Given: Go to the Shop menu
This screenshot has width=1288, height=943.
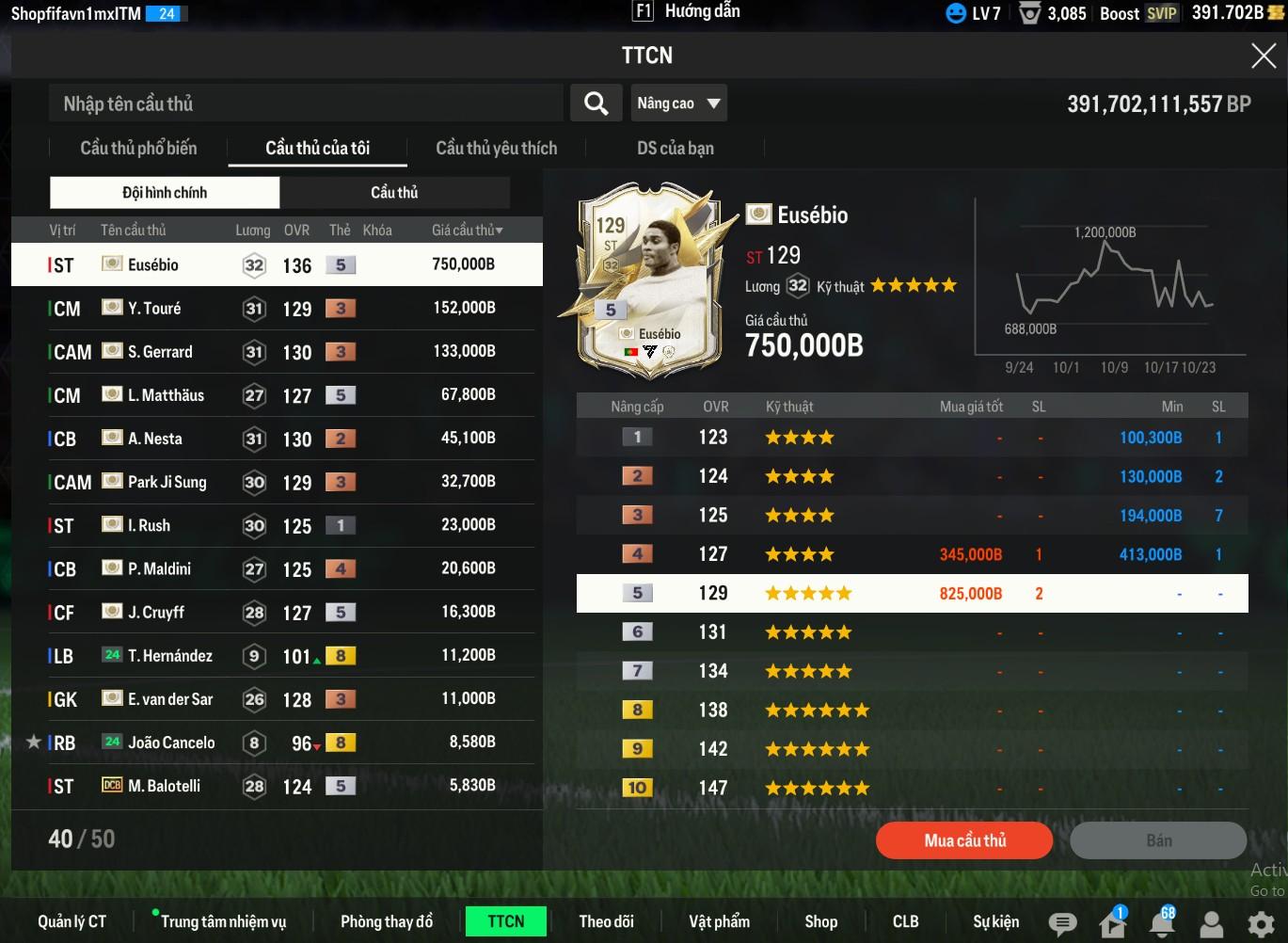Looking at the screenshot, I should pyautogui.click(x=820, y=921).
